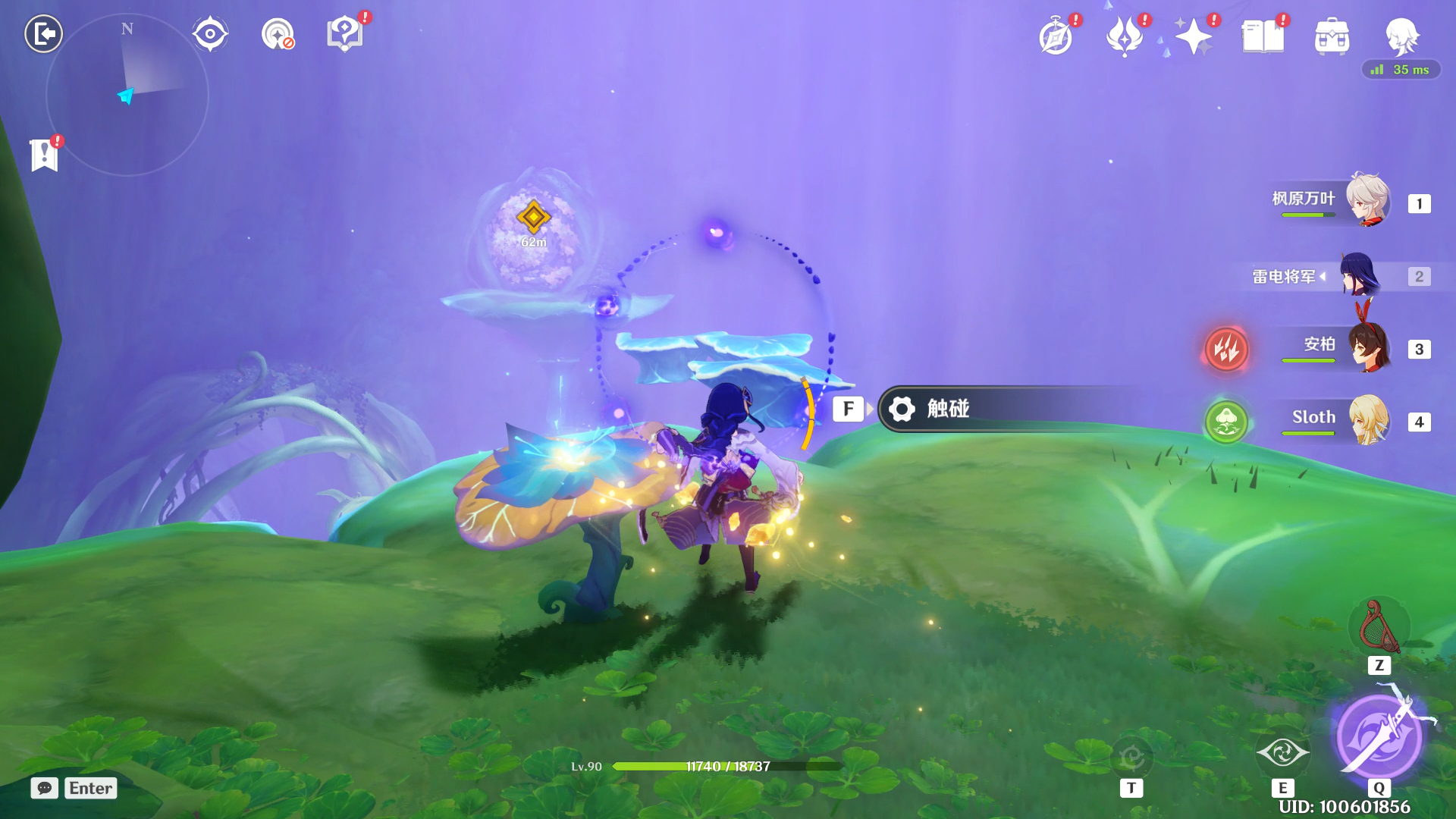The image size is (1456, 819).
Task: Click the exit door icon
Action: click(43, 33)
